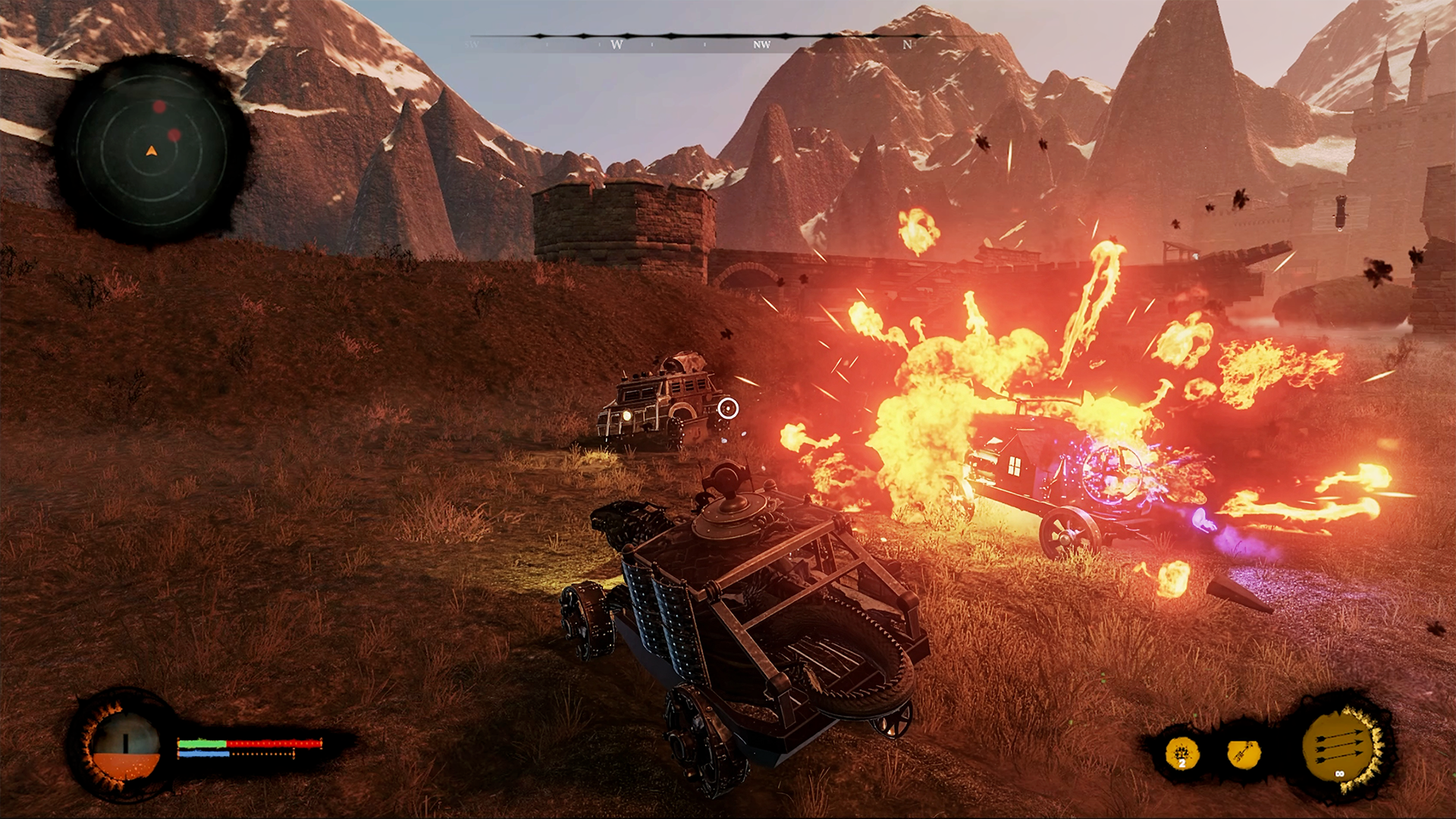Click the lower red enemy blip on the minimap

pyautogui.click(x=174, y=134)
